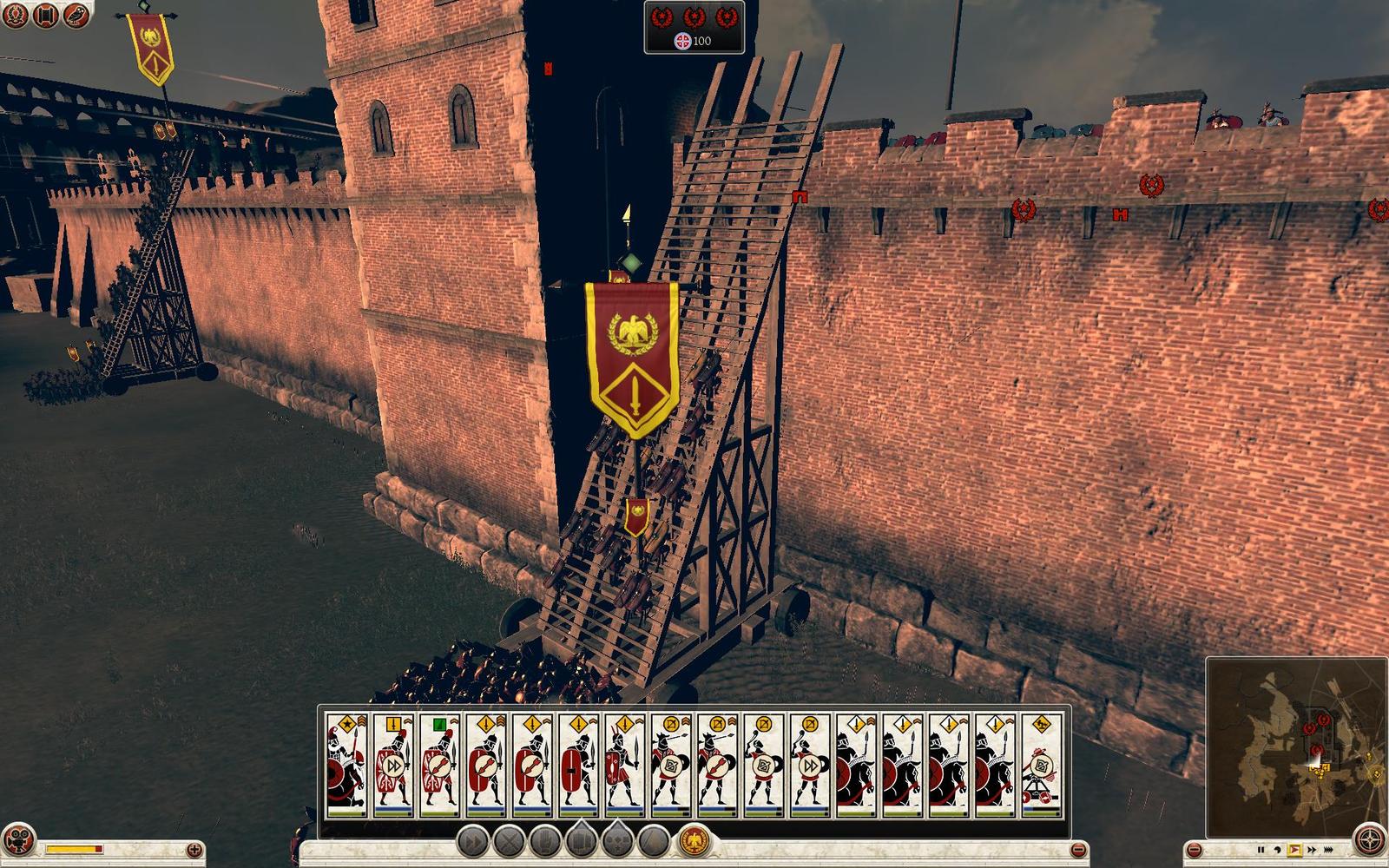The height and width of the screenshot is (868, 1389).
Task: Click the bird spotting icon in top left
Action: click(76, 15)
